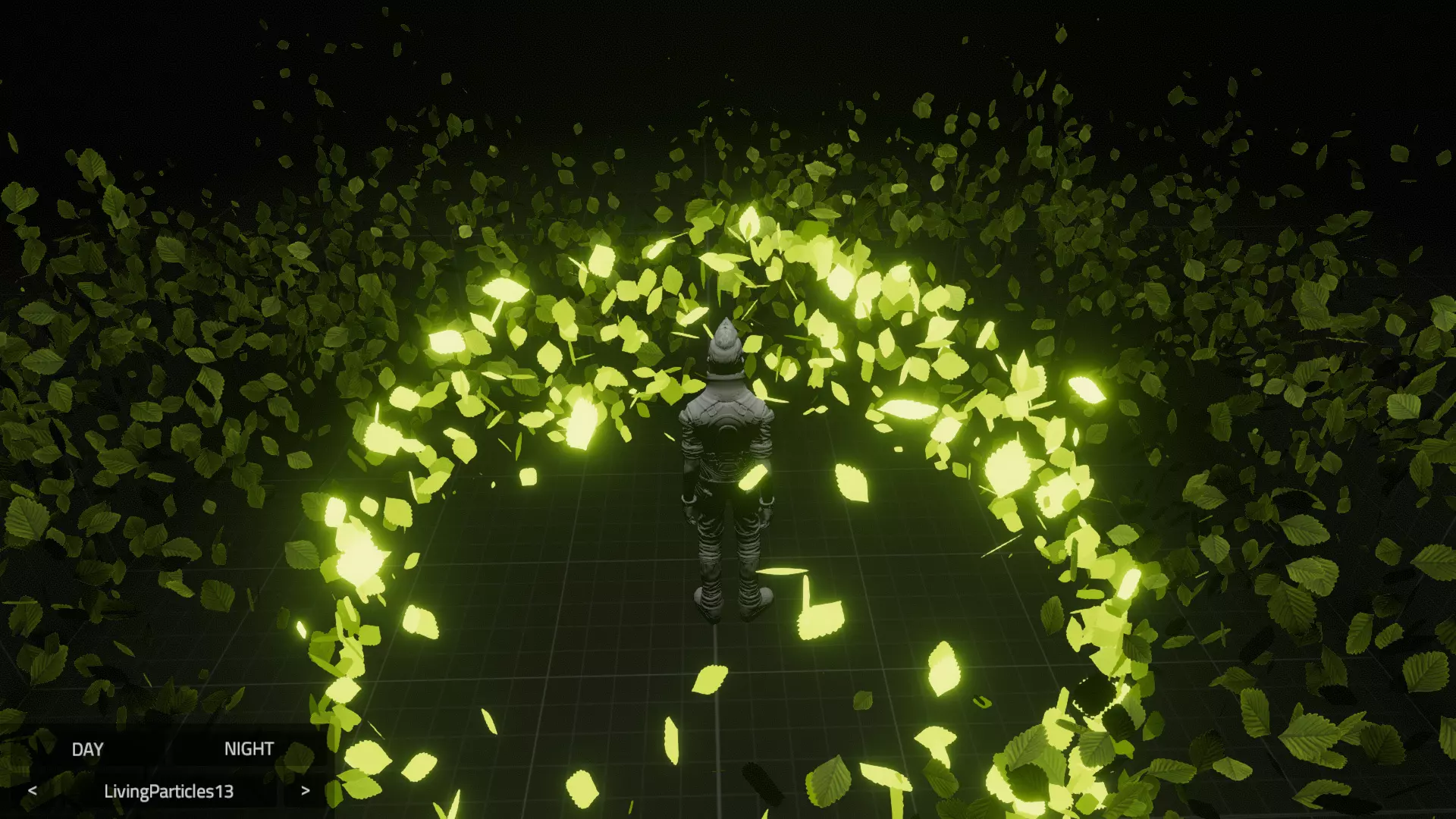Viewport: 1456px width, 819px height.
Task: Switch the scene to DAY lighting
Action: click(87, 749)
